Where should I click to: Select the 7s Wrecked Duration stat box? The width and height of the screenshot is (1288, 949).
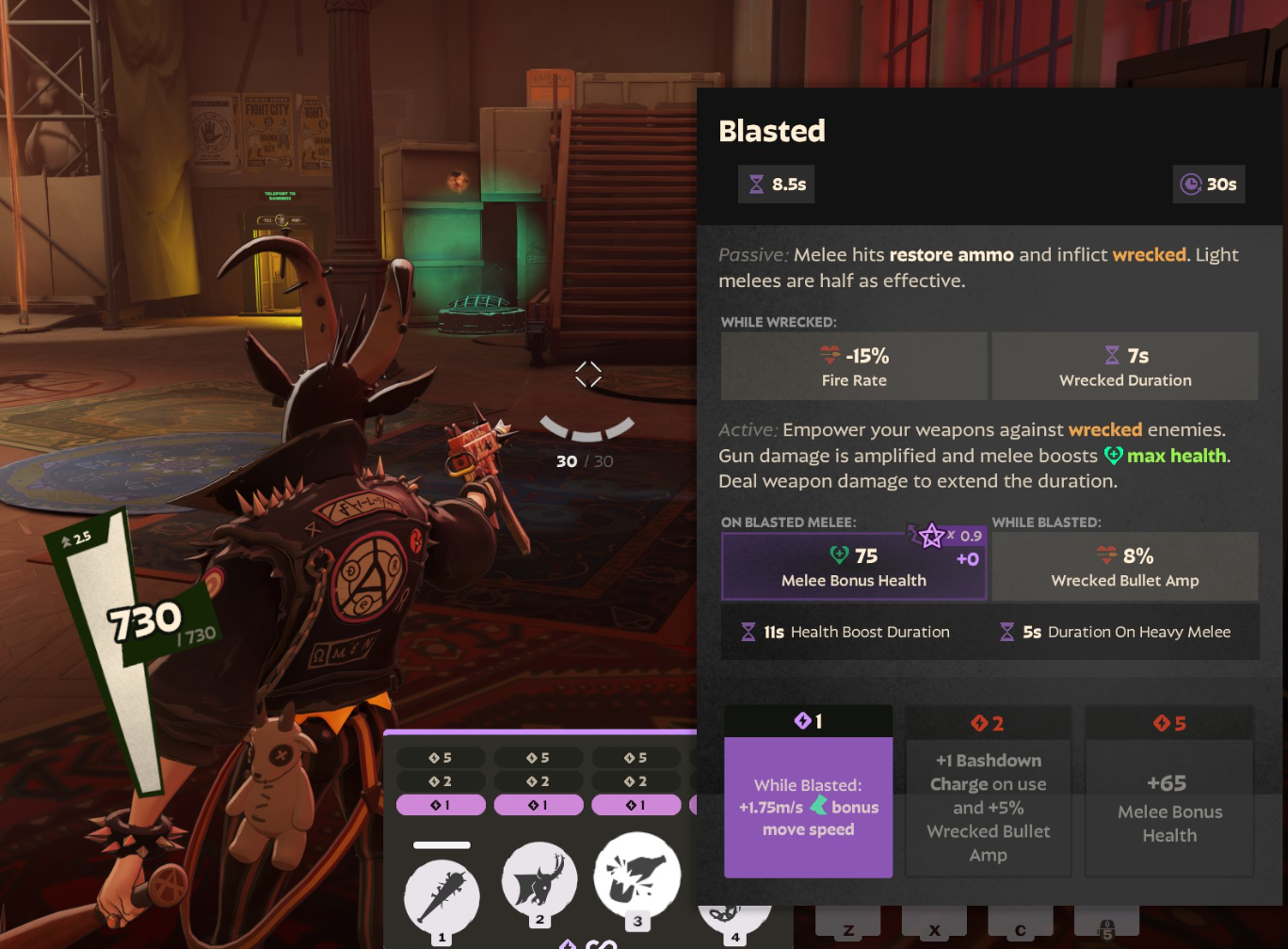click(1124, 366)
